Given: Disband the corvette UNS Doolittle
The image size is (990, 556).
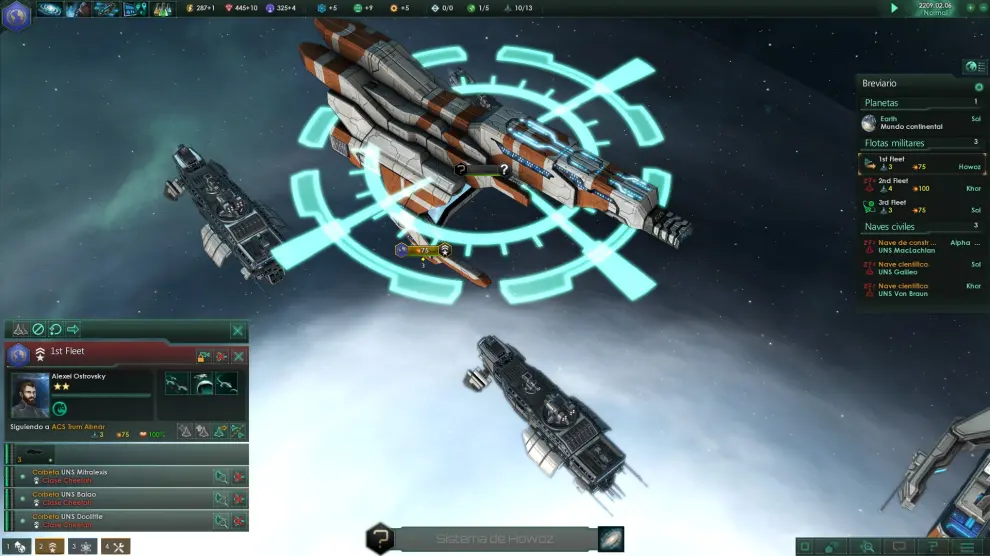Looking at the screenshot, I should 238,520.
